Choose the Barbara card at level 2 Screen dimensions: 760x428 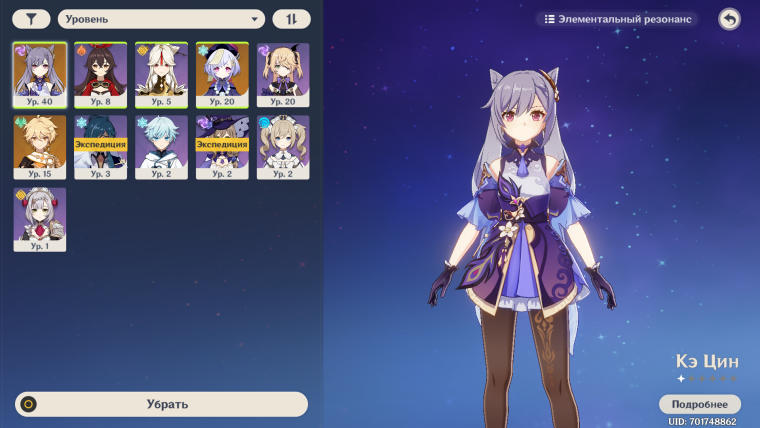[283, 147]
